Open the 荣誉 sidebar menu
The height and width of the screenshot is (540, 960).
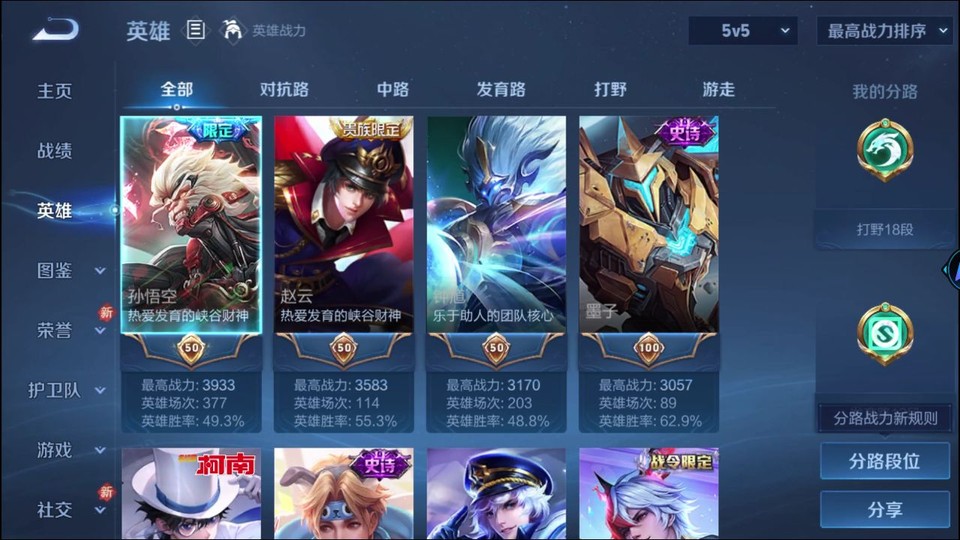[x=70, y=330]
